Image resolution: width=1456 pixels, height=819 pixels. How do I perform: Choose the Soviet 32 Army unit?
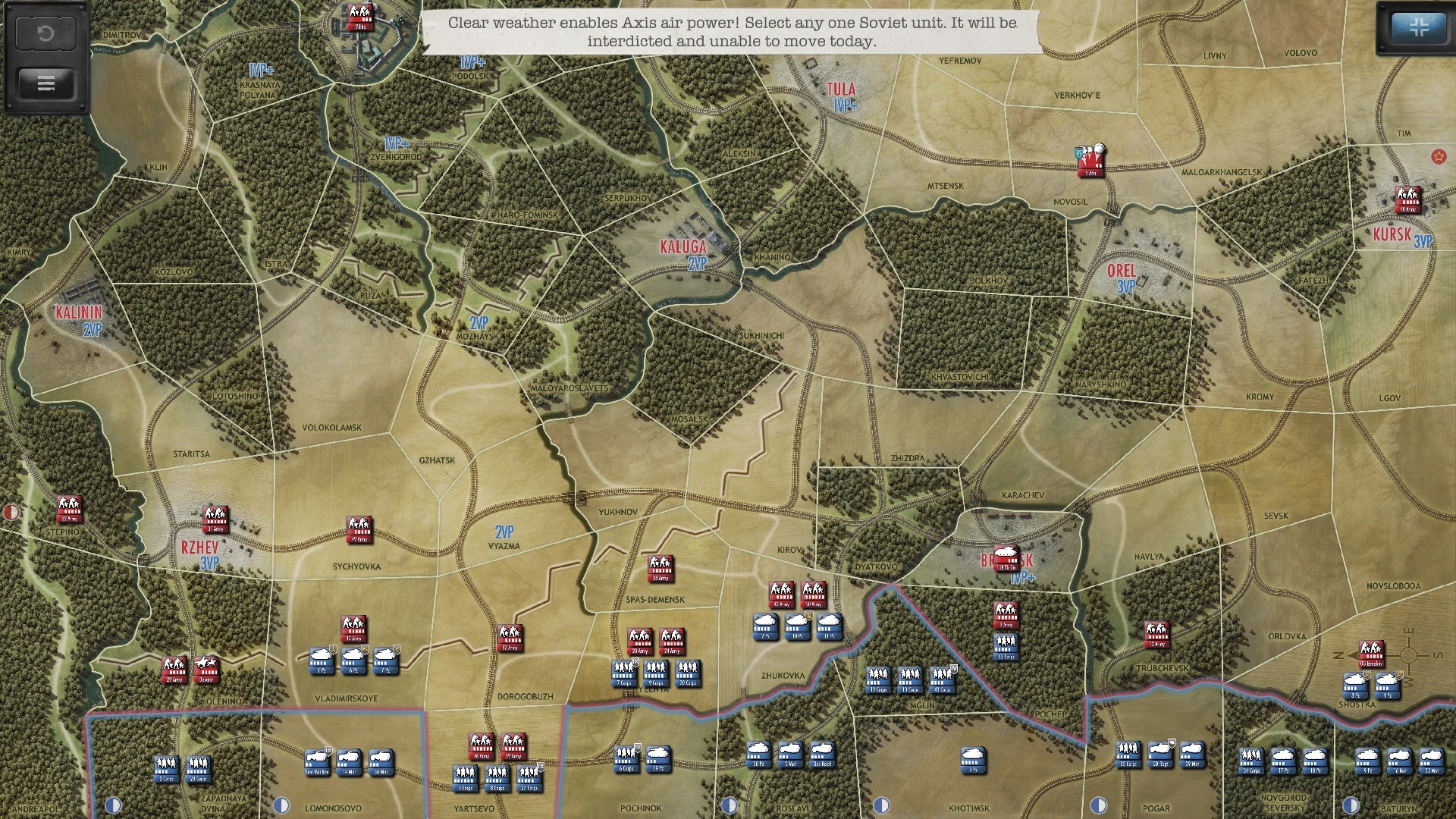[510, 638]
